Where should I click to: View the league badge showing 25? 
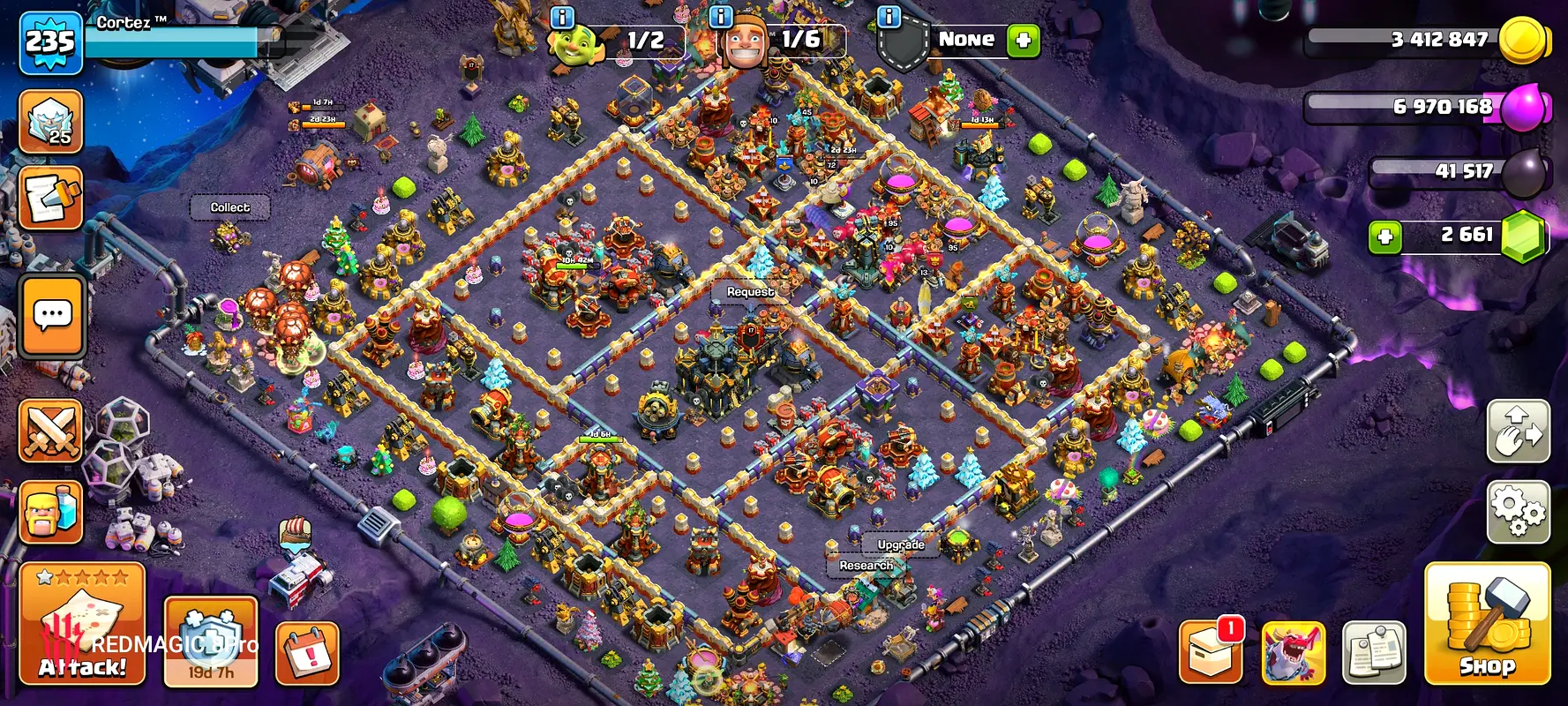pyautogui.click(x=51, y=122)
